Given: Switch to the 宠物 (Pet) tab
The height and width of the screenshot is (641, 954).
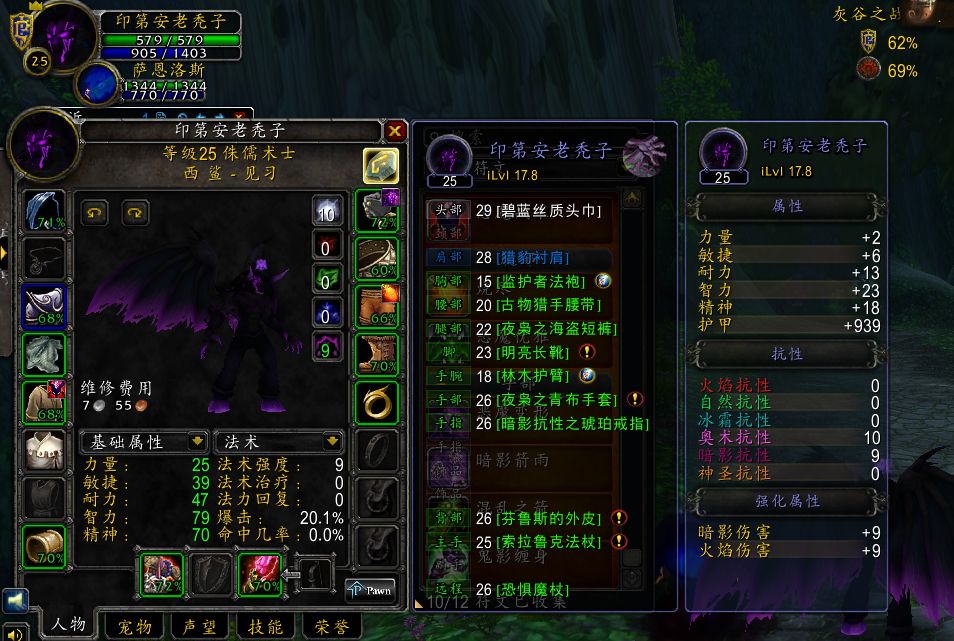Looking at the screenshot, I should [x=134, y=626].
